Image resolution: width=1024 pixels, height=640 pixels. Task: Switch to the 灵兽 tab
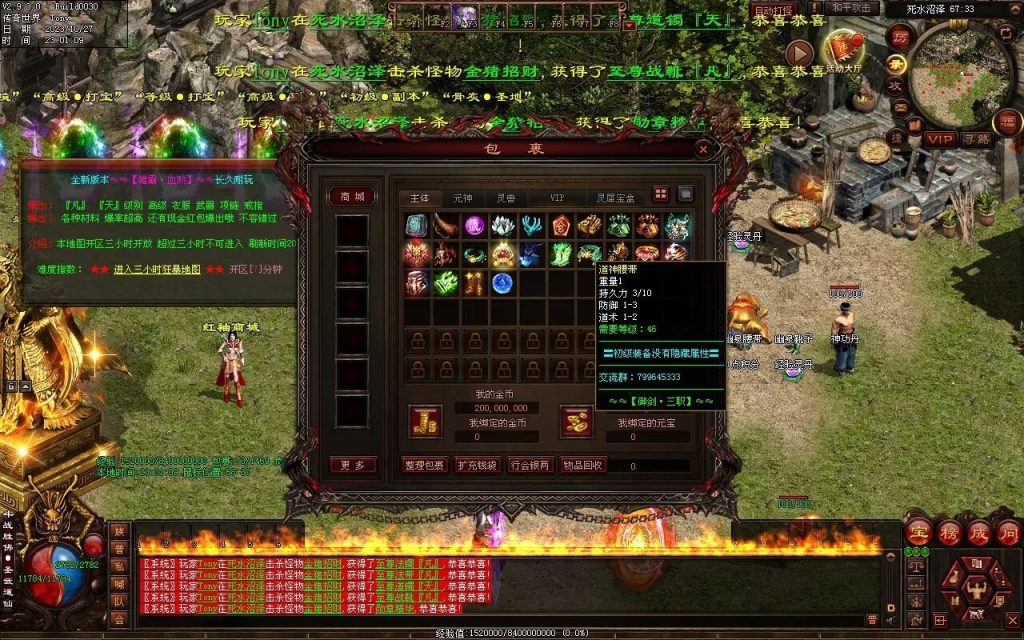[x=506, y=198]
